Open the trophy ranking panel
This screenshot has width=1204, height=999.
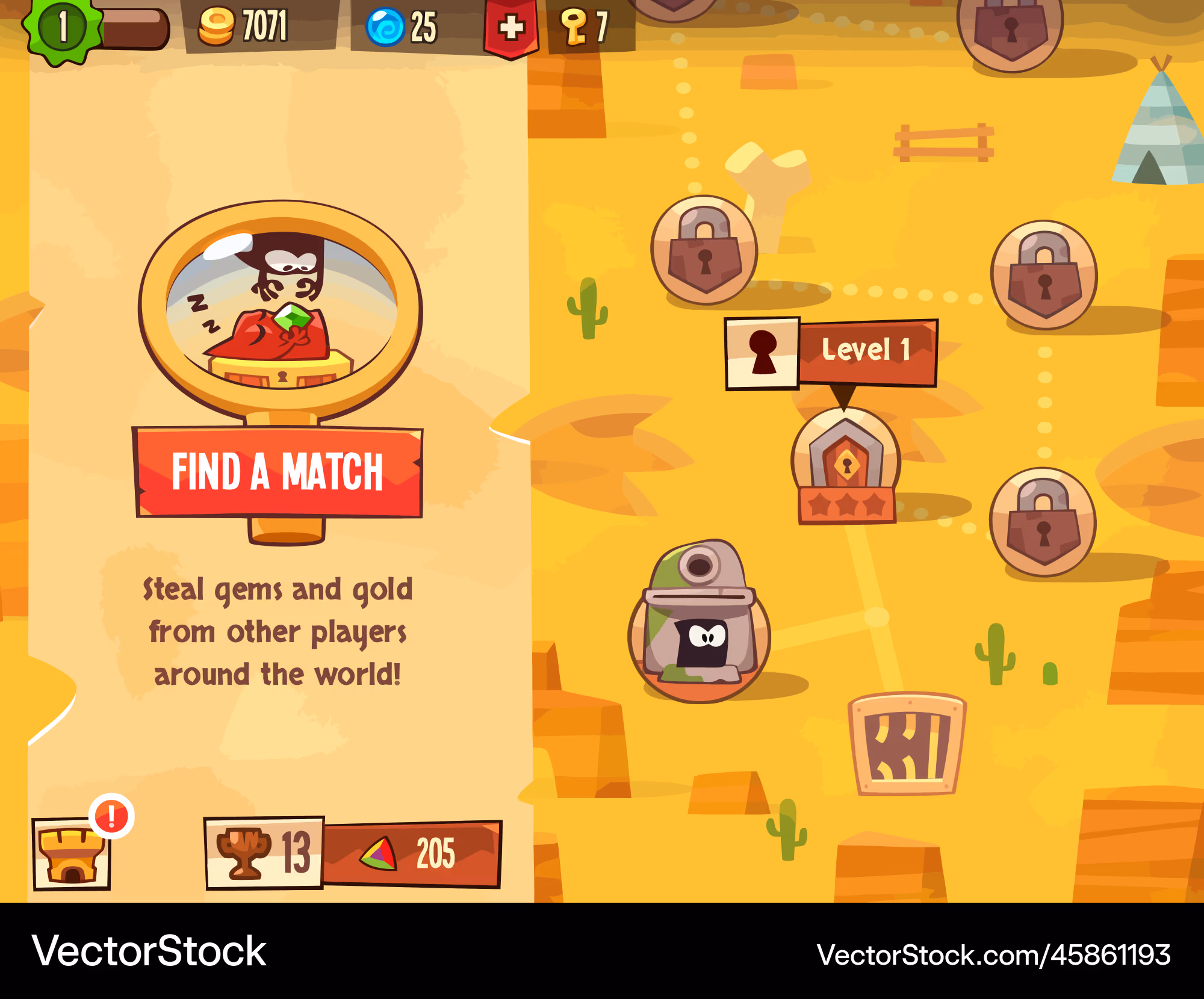click(264, 852)
